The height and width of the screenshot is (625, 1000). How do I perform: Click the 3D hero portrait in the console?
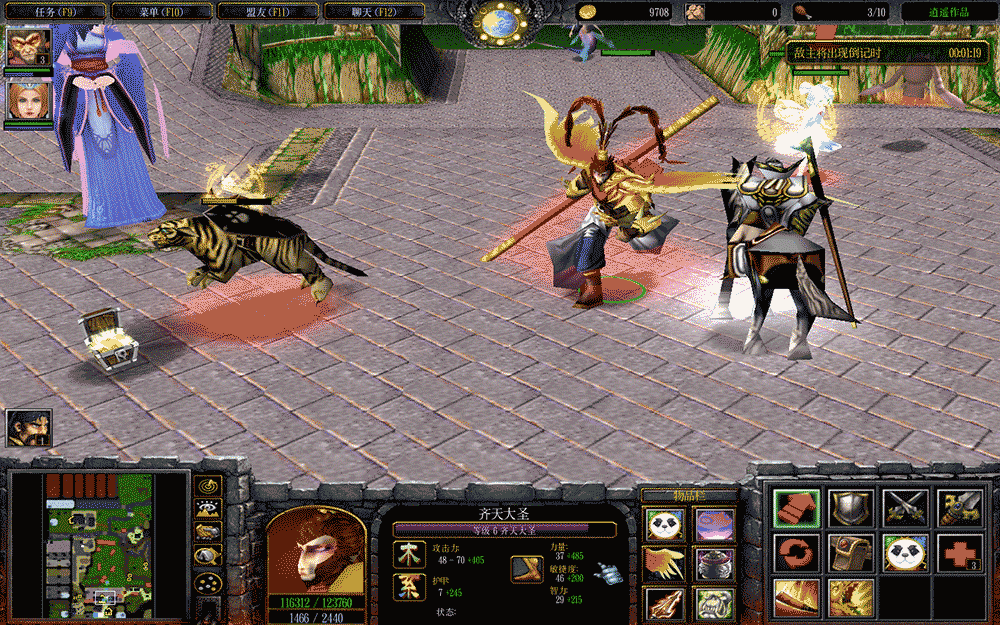[315, 549]
